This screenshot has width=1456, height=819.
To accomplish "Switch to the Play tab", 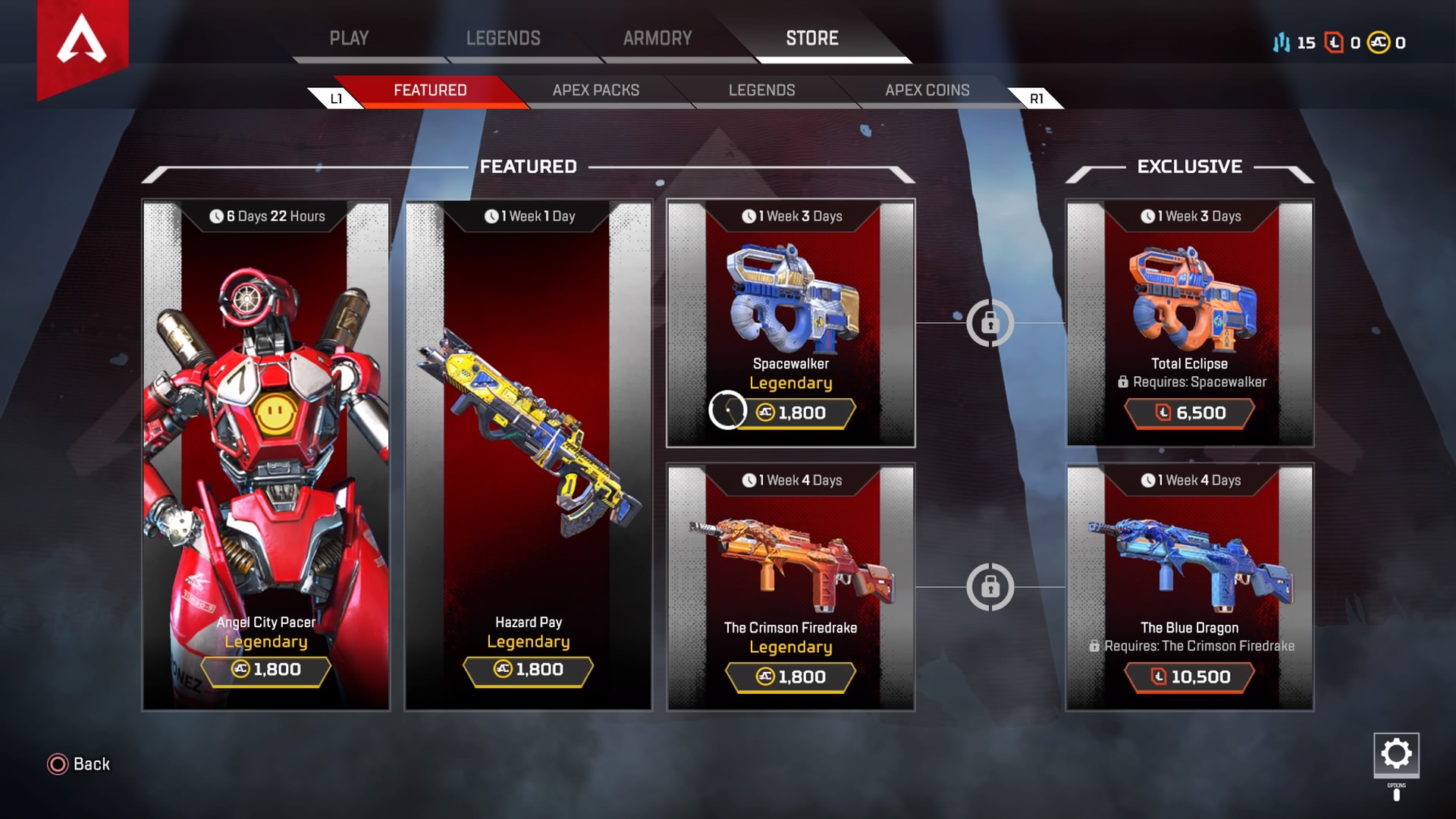I will pyautogui.click(x=349, y=38).
